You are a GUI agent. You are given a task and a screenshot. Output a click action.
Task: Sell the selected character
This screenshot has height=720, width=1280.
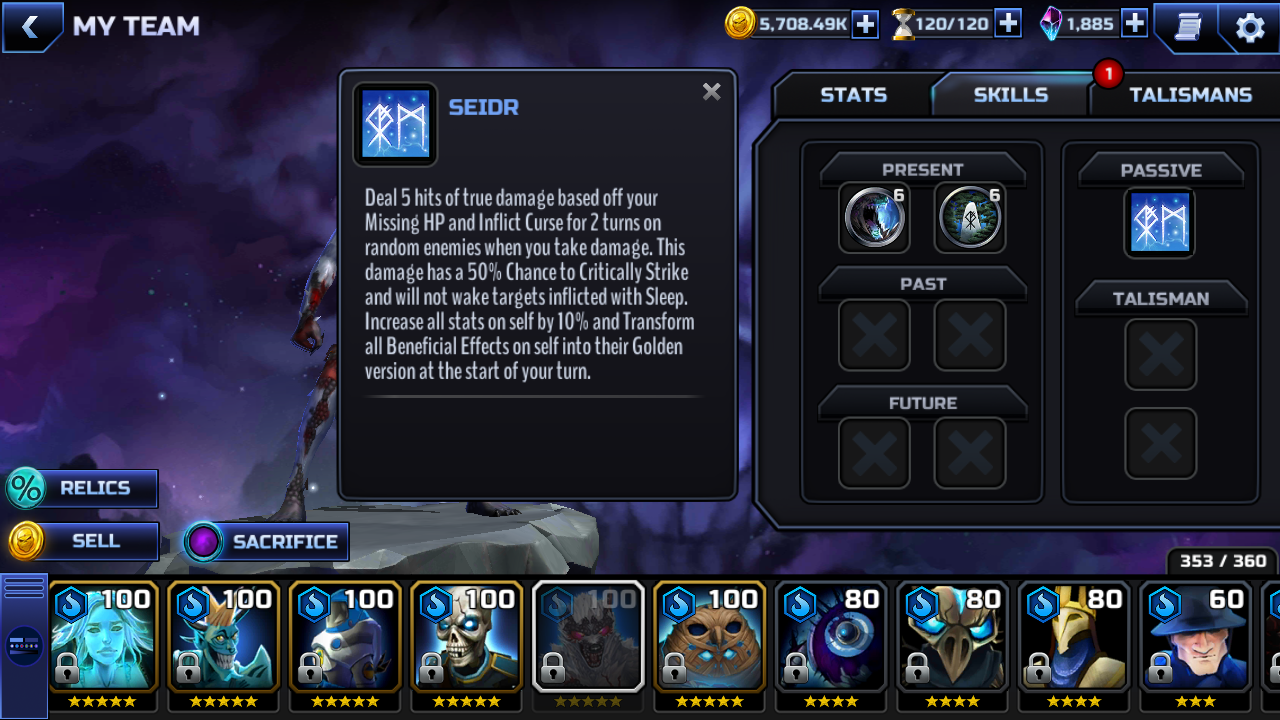pos(82,541)
